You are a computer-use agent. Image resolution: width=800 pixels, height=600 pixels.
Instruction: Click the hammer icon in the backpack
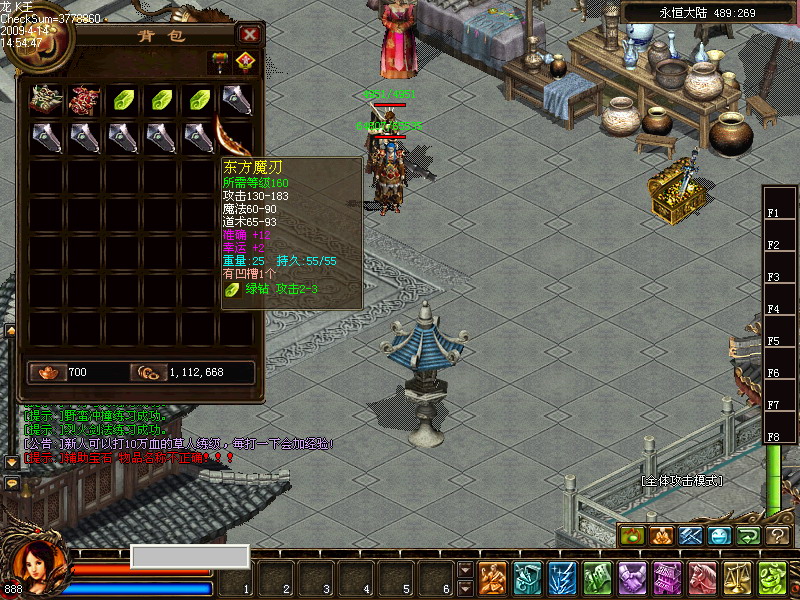click(219, 61)
